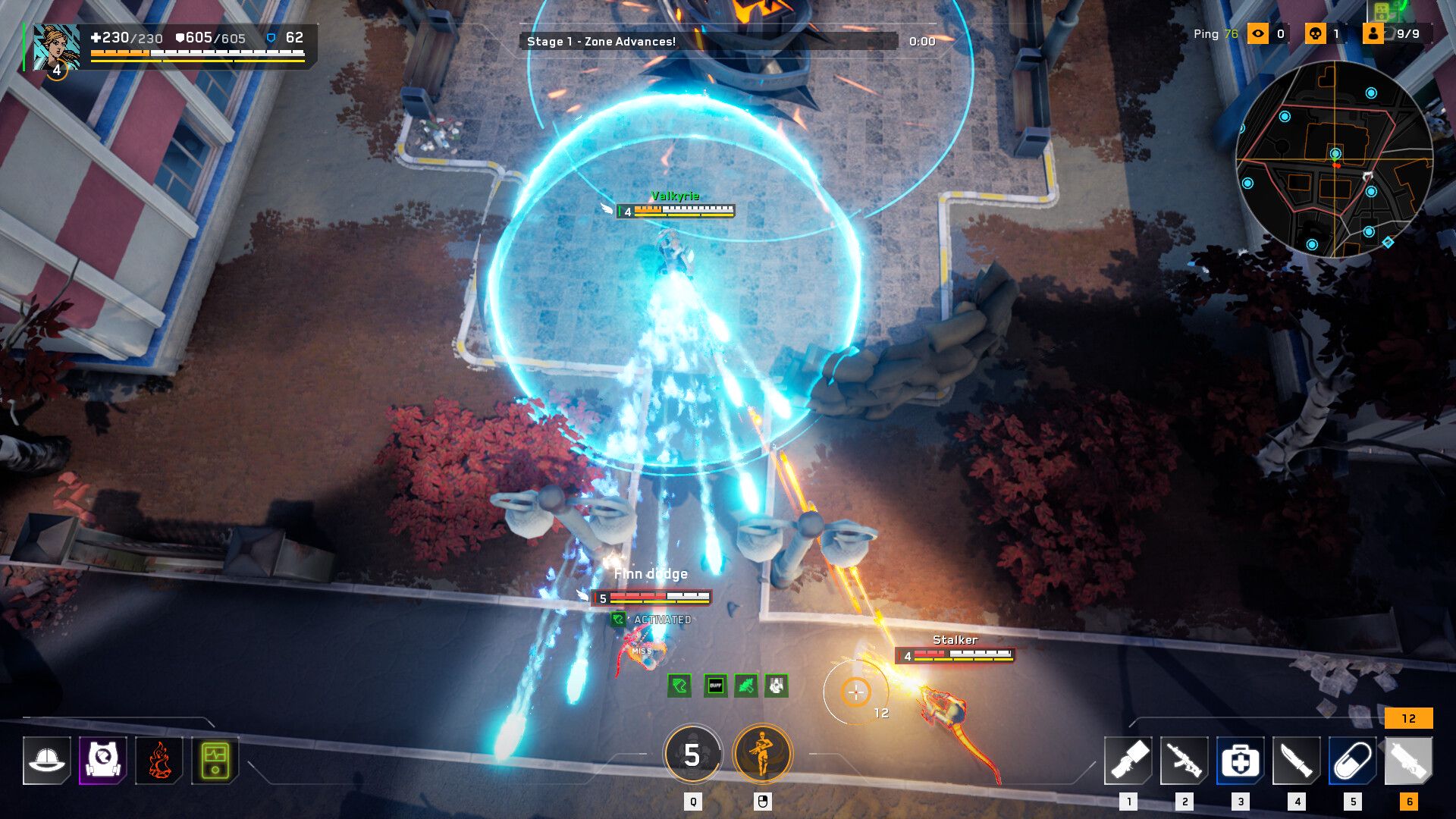Click the players-alive person icon
Screen dimensions: 1456x819
tap(1373, 33)
